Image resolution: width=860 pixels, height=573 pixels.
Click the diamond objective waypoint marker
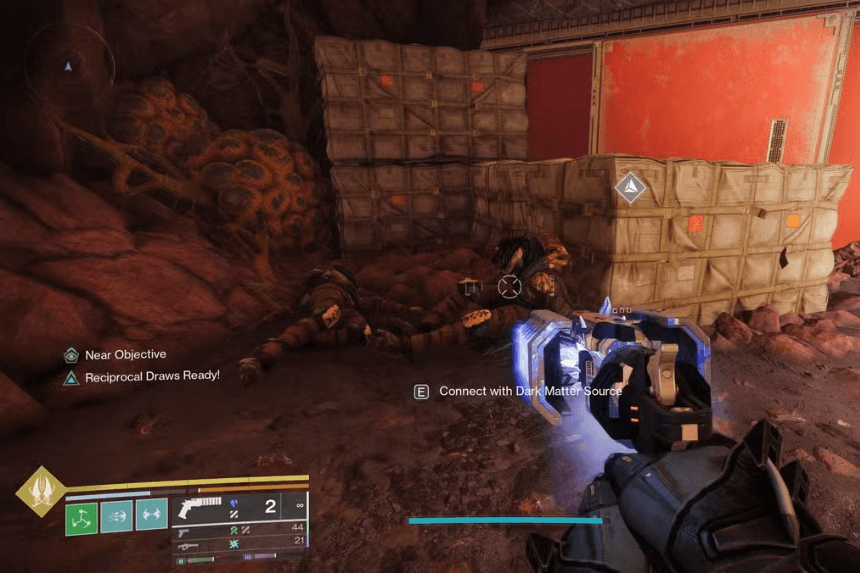tap(630, 186)
